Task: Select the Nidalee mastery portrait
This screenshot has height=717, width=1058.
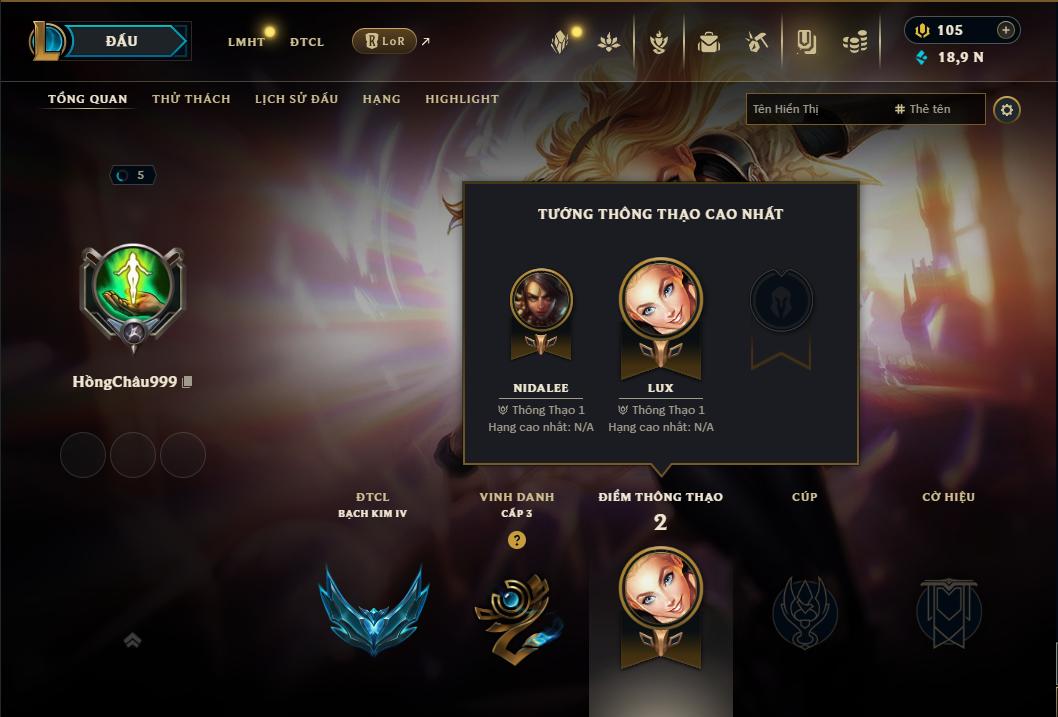Action: point(541,299)
